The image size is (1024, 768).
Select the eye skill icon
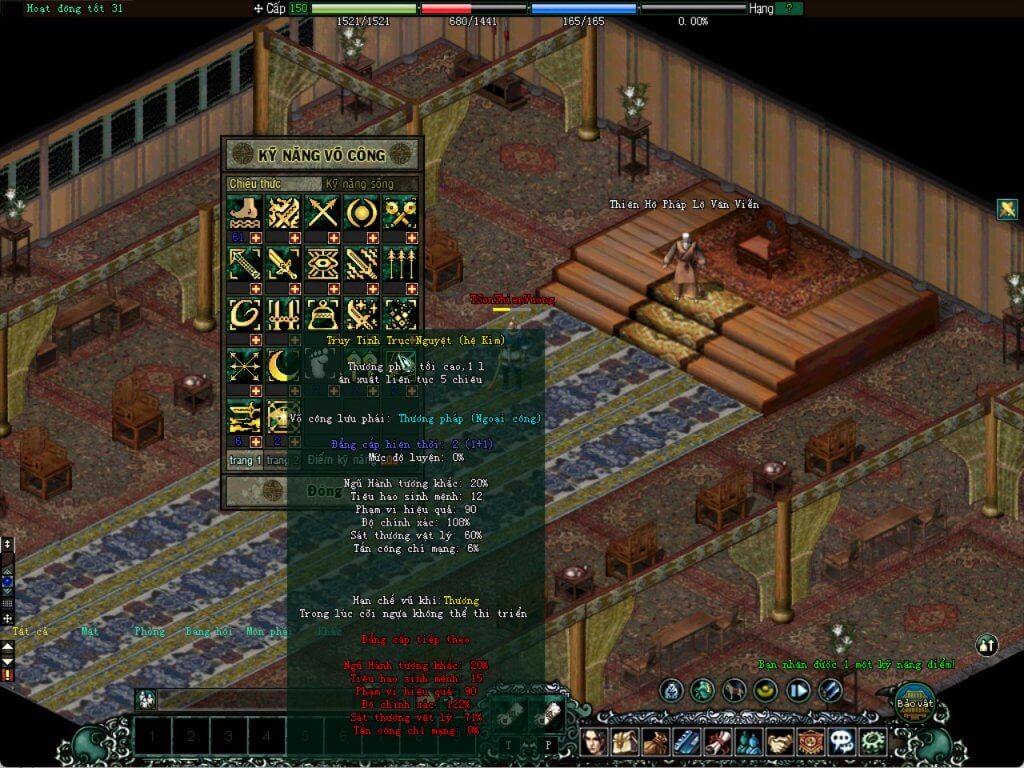pos(322,263)
